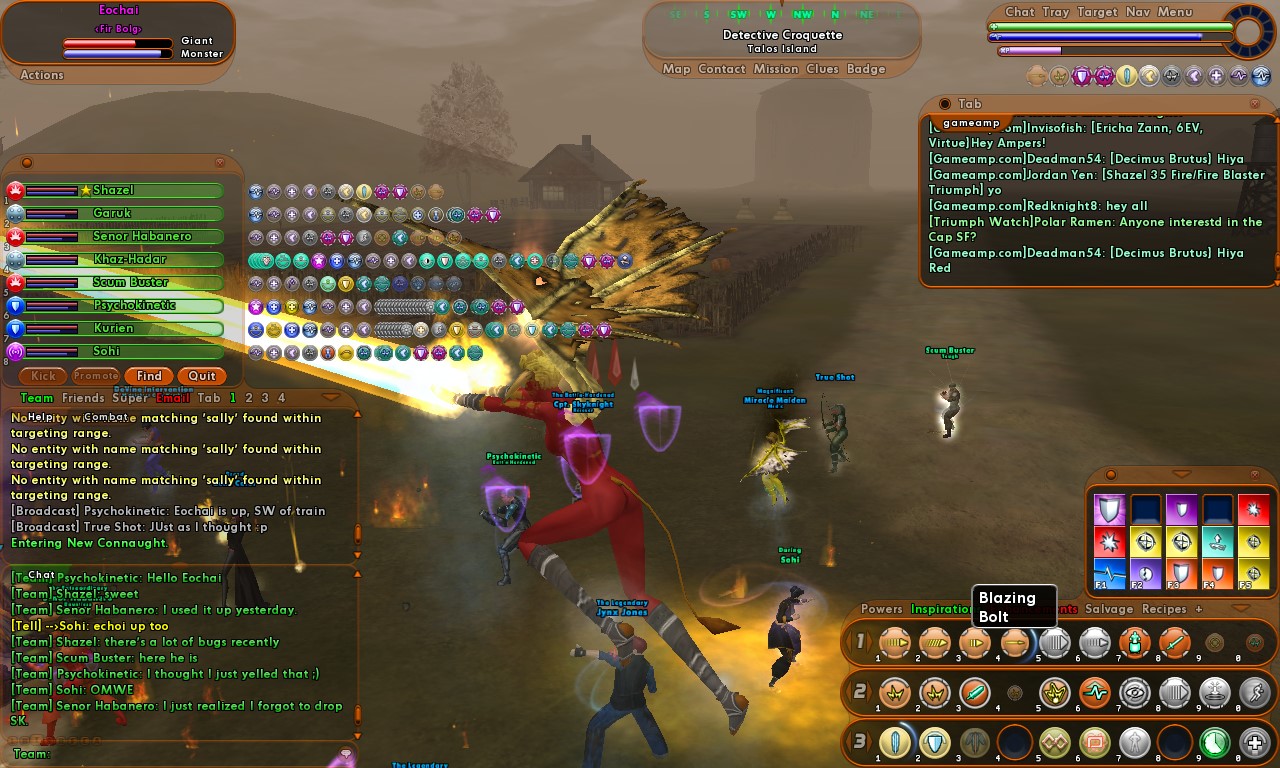Select teammate Psychokinetic in the team list

tap(134, 305)
